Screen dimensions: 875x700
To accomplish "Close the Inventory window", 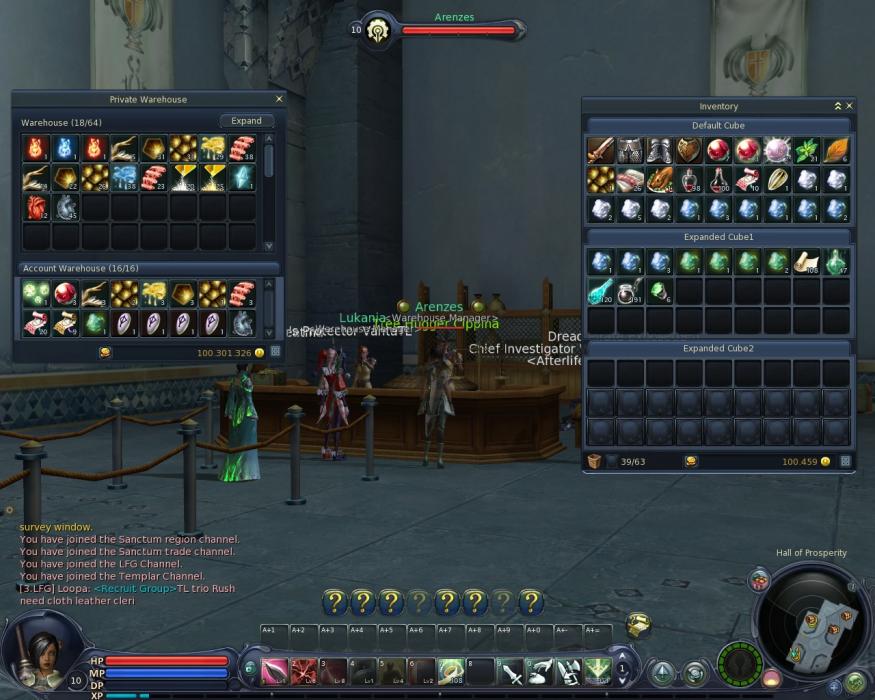I will point(850,105).
